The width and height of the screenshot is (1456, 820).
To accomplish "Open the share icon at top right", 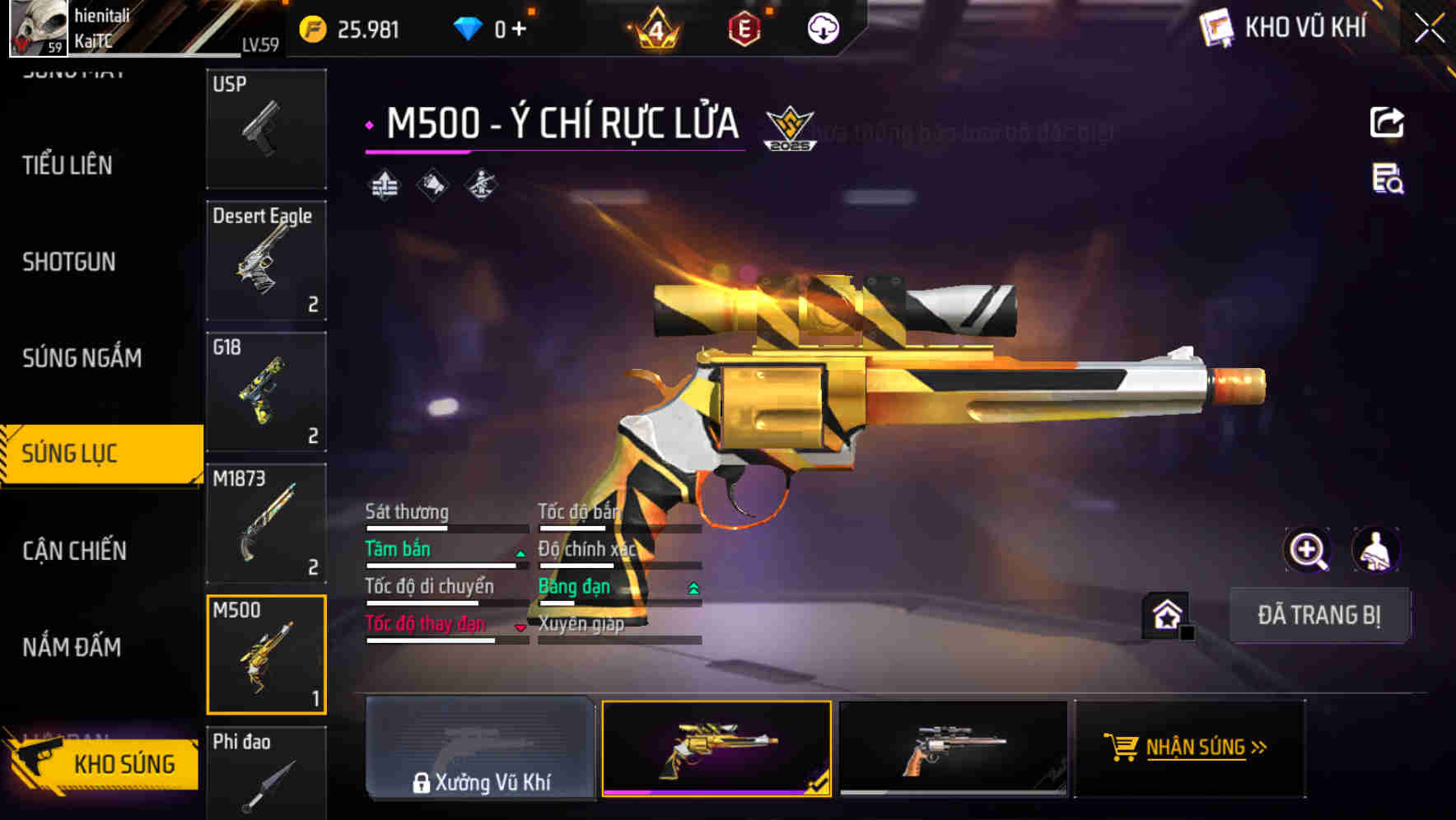I will 1388,122.
